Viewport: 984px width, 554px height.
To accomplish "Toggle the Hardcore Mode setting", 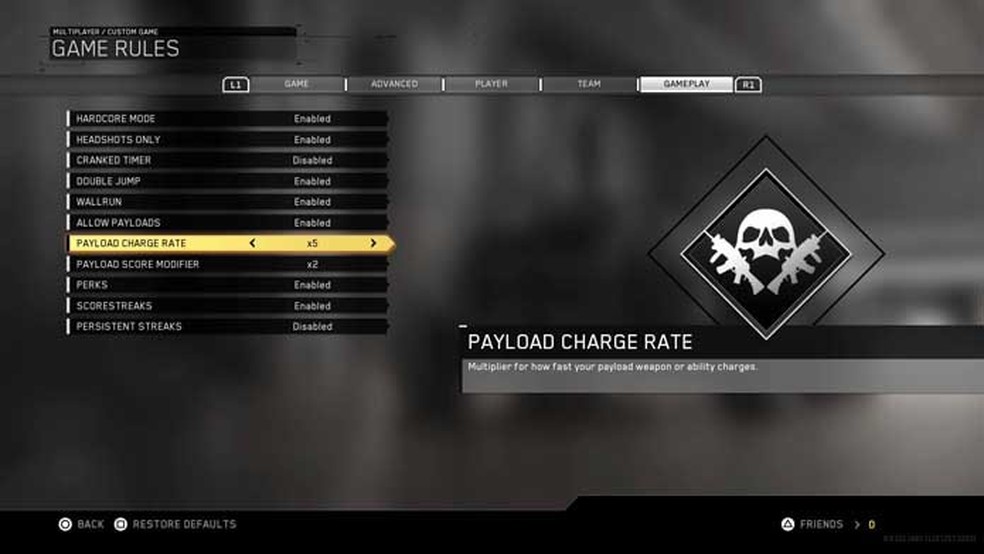I will pos(228,119).
